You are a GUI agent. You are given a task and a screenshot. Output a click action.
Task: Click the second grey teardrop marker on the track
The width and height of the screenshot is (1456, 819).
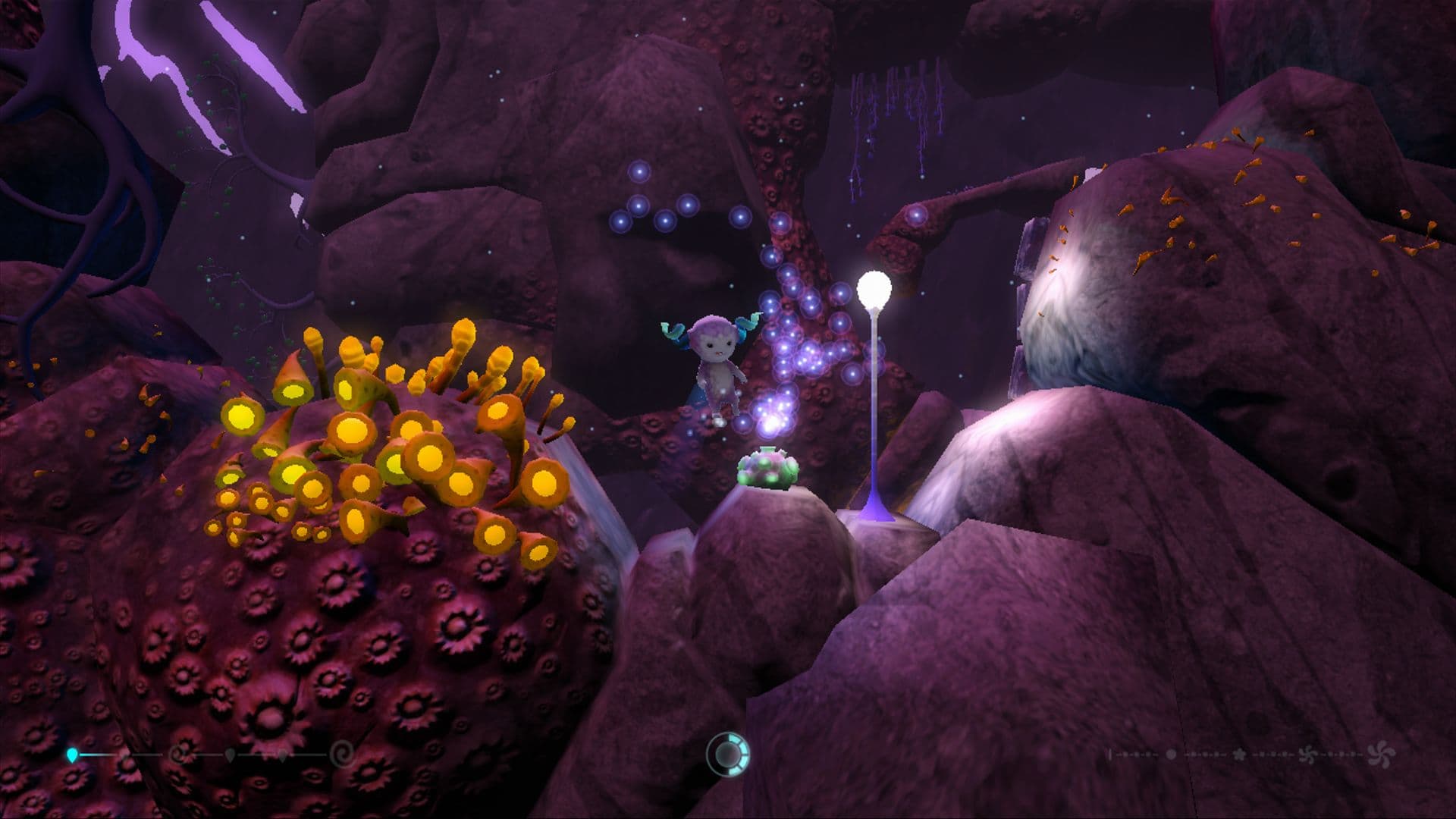tap(282, 756)
